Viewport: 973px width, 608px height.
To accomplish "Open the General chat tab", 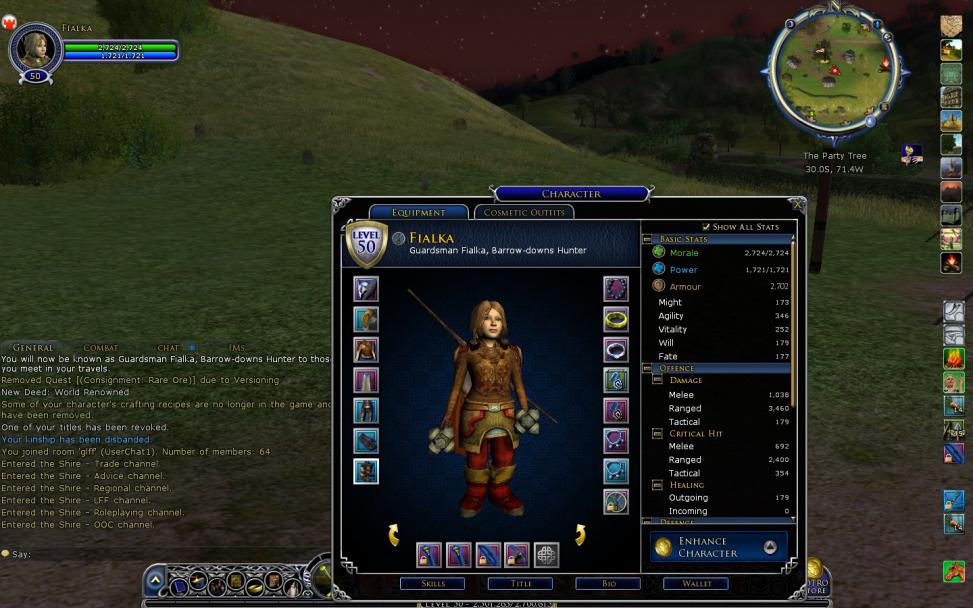I will (33, 348).
